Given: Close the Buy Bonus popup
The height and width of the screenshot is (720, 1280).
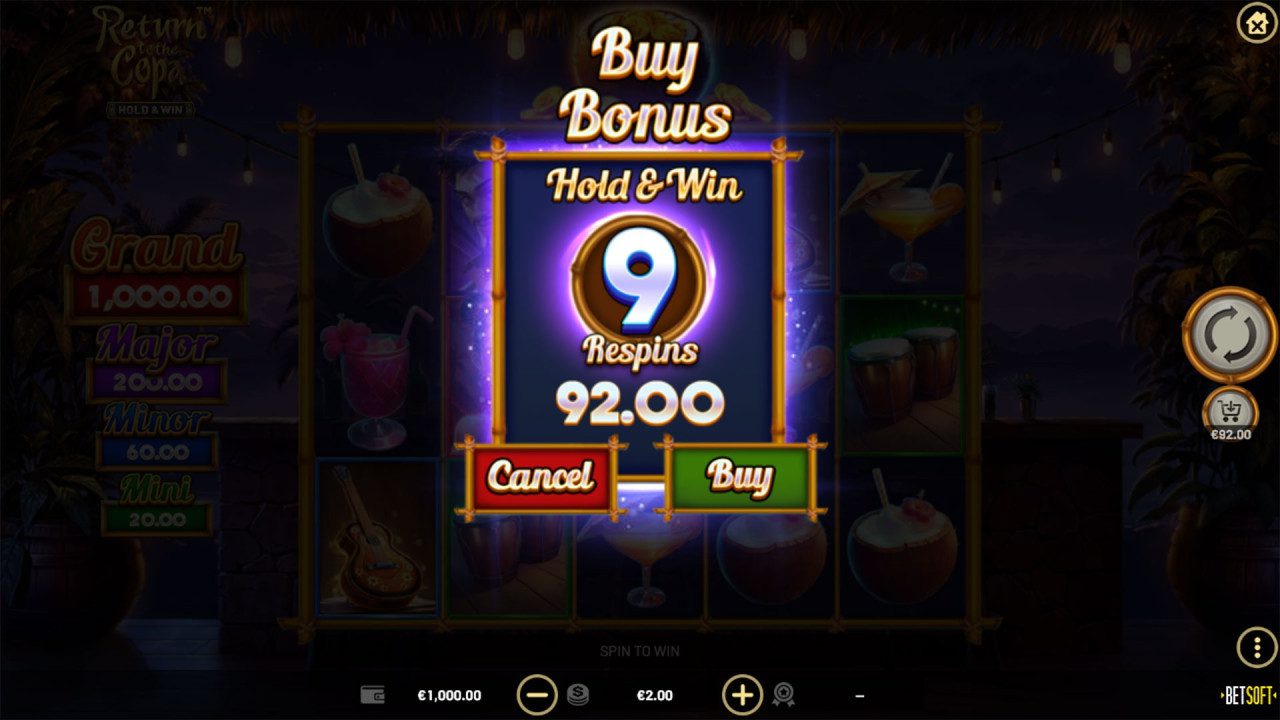Looking at the screenshot, I should [1256, 24].
